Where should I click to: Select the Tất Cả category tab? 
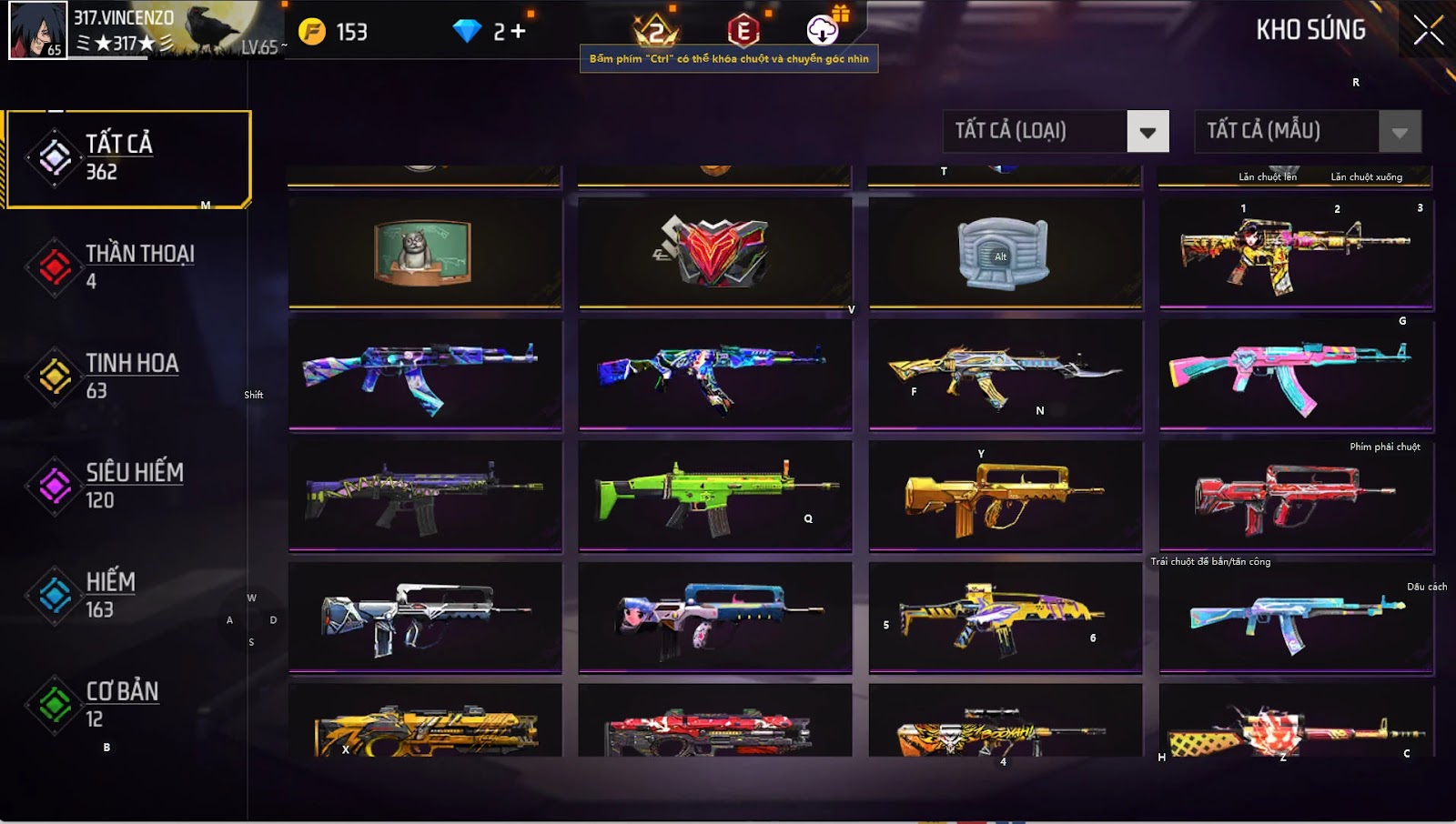(x=127, y=159)
